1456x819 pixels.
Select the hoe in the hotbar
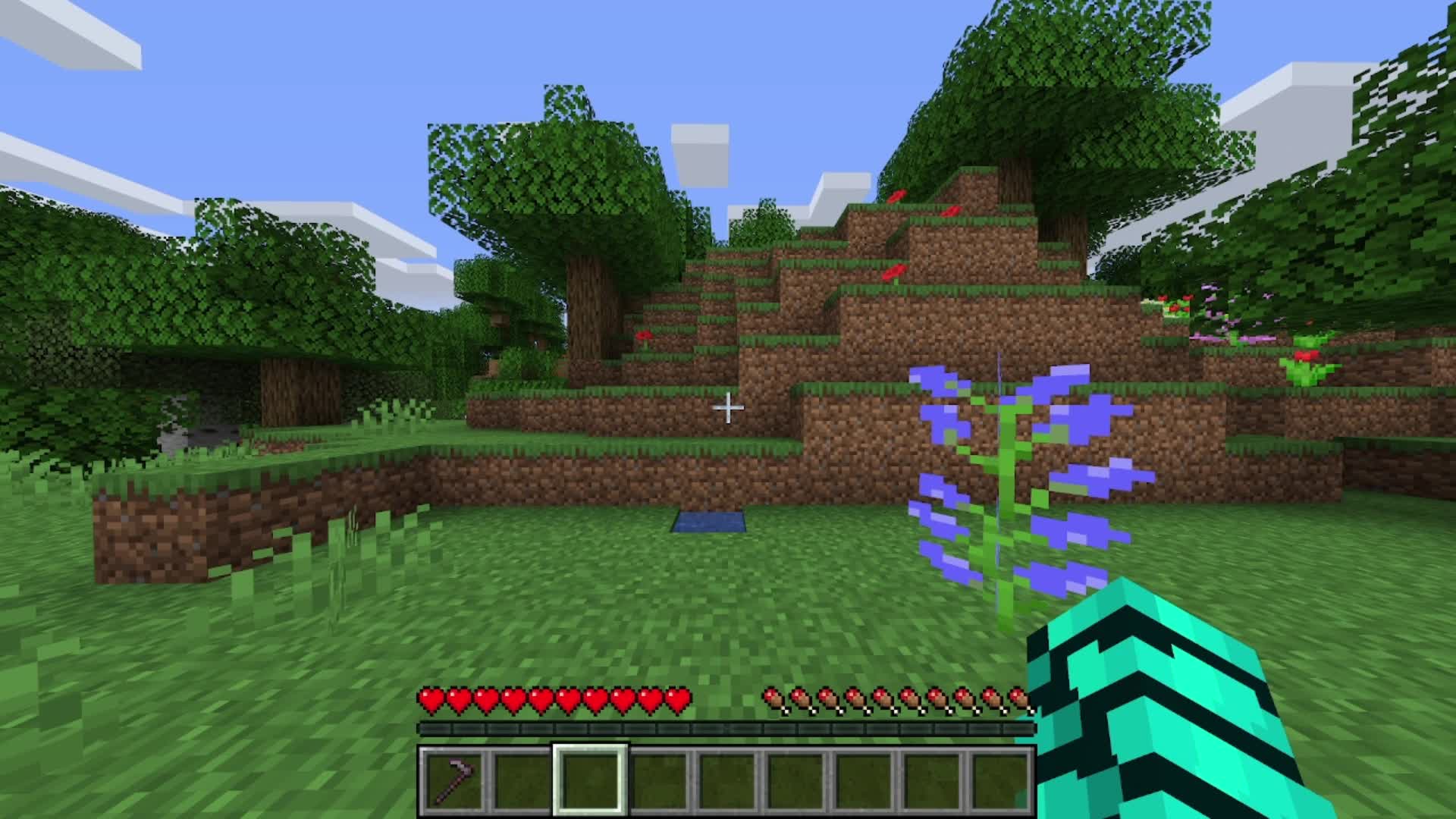[x=453, y=780]
